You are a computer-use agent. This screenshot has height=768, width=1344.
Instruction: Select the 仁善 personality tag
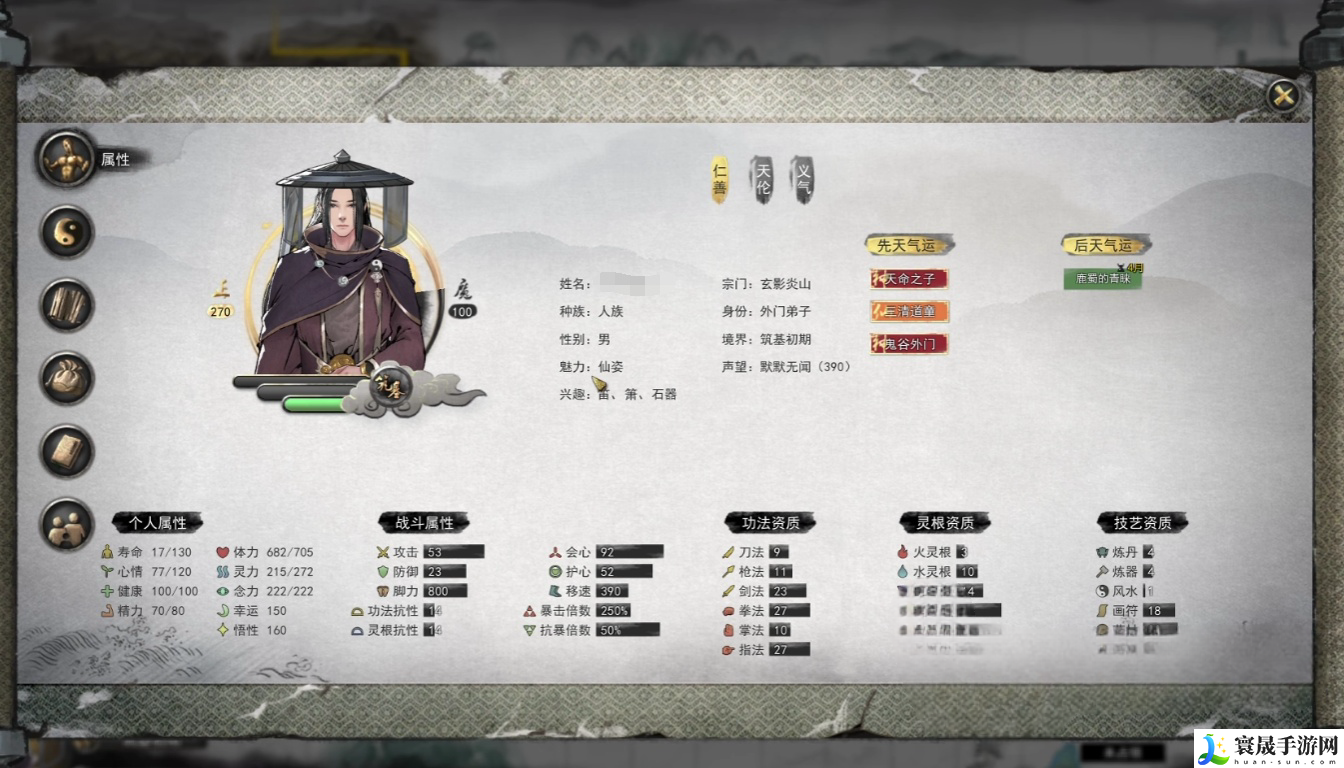point(719,180)
